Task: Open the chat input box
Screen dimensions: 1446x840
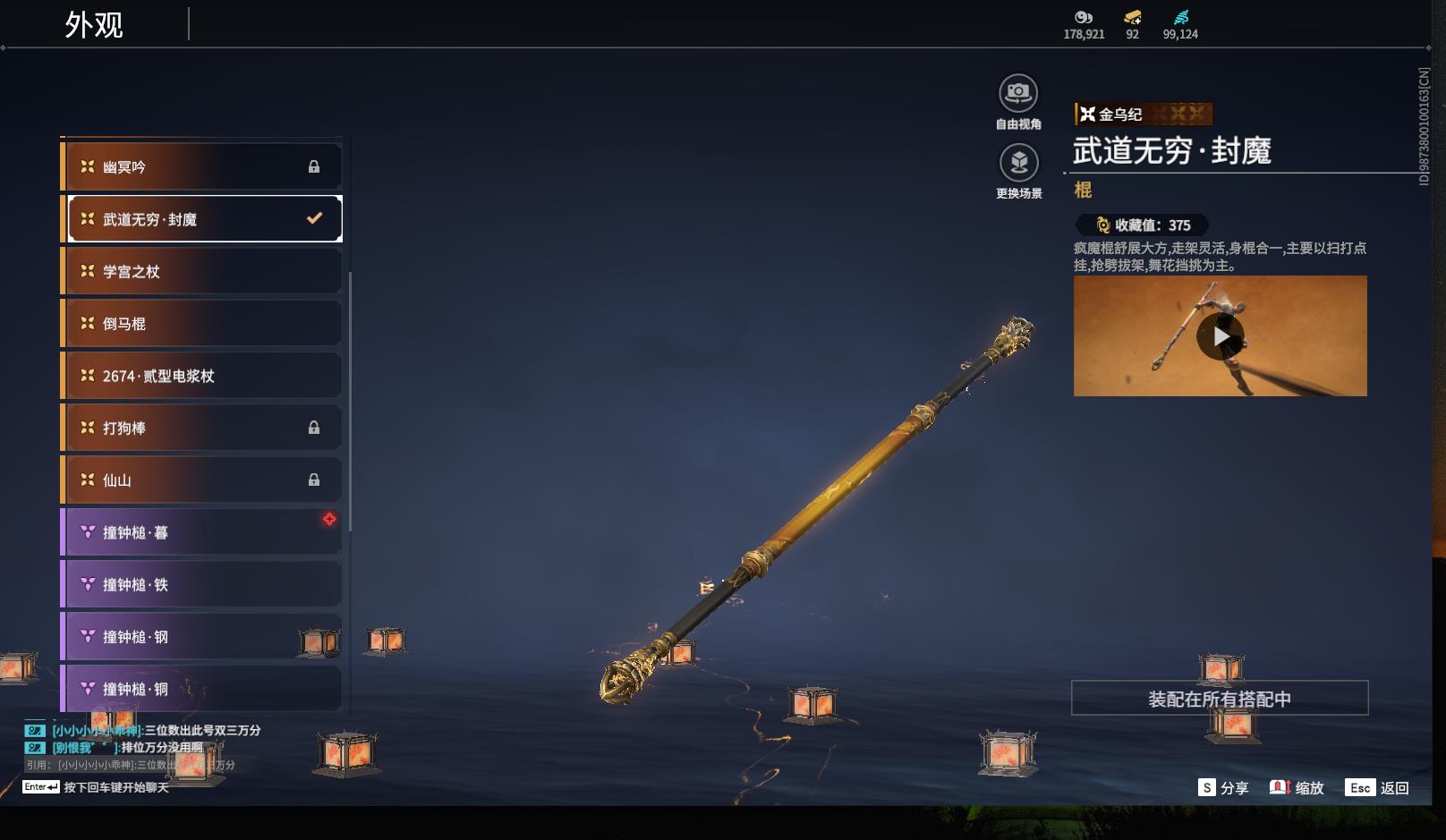Action: (115, 787)
